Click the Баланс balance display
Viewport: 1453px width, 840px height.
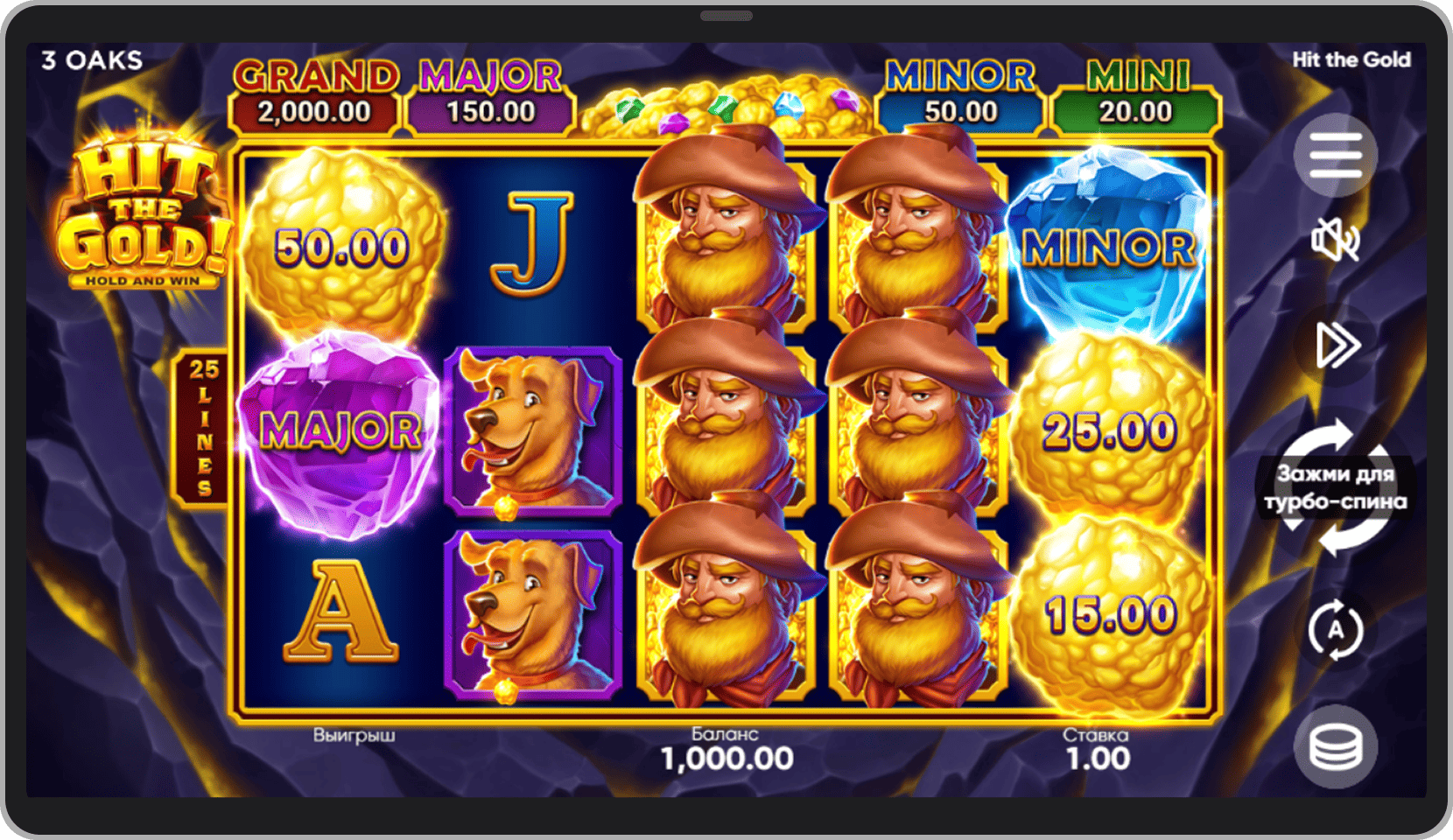[725, 748]
